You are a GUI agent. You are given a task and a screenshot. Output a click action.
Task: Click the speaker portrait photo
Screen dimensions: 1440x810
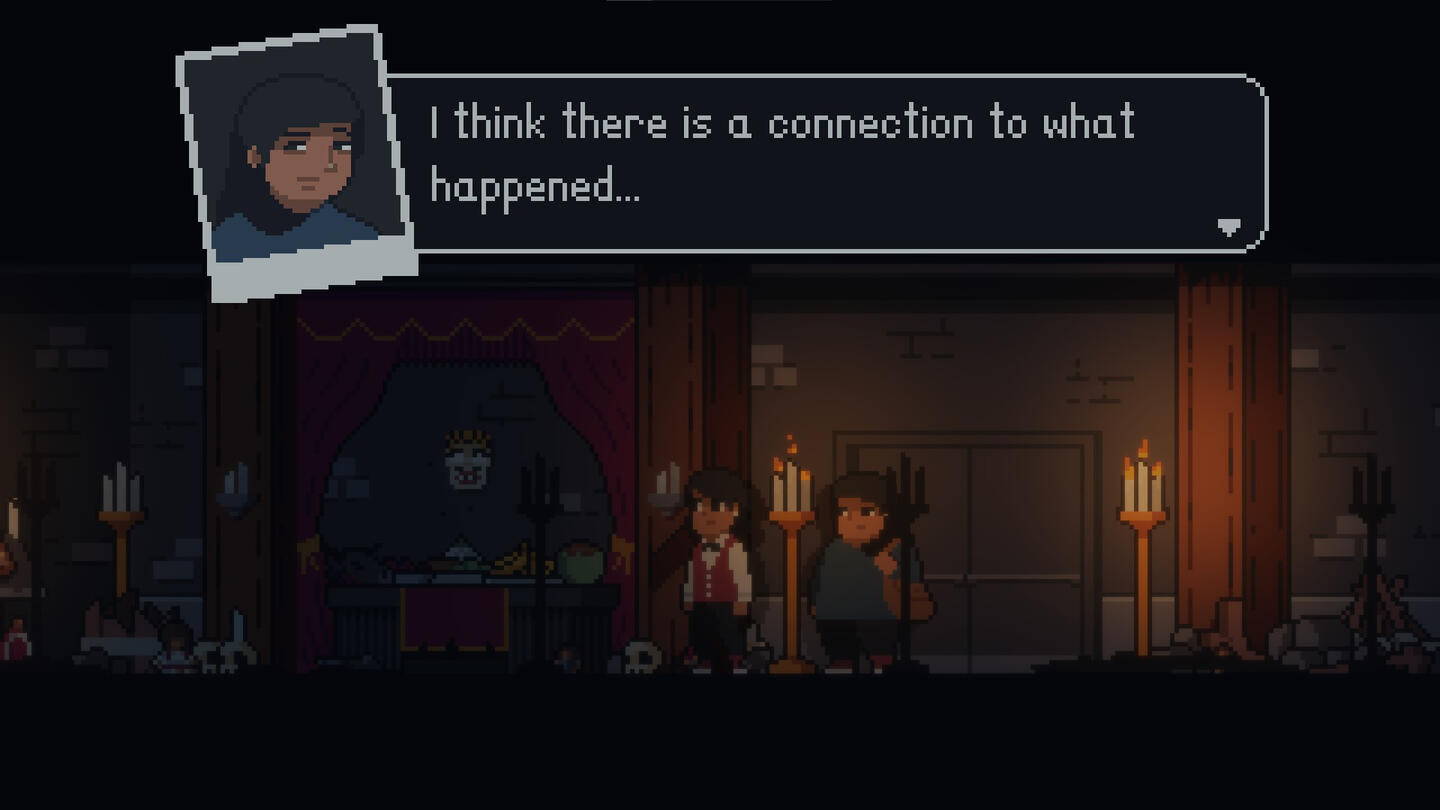(x=297, y=160)
